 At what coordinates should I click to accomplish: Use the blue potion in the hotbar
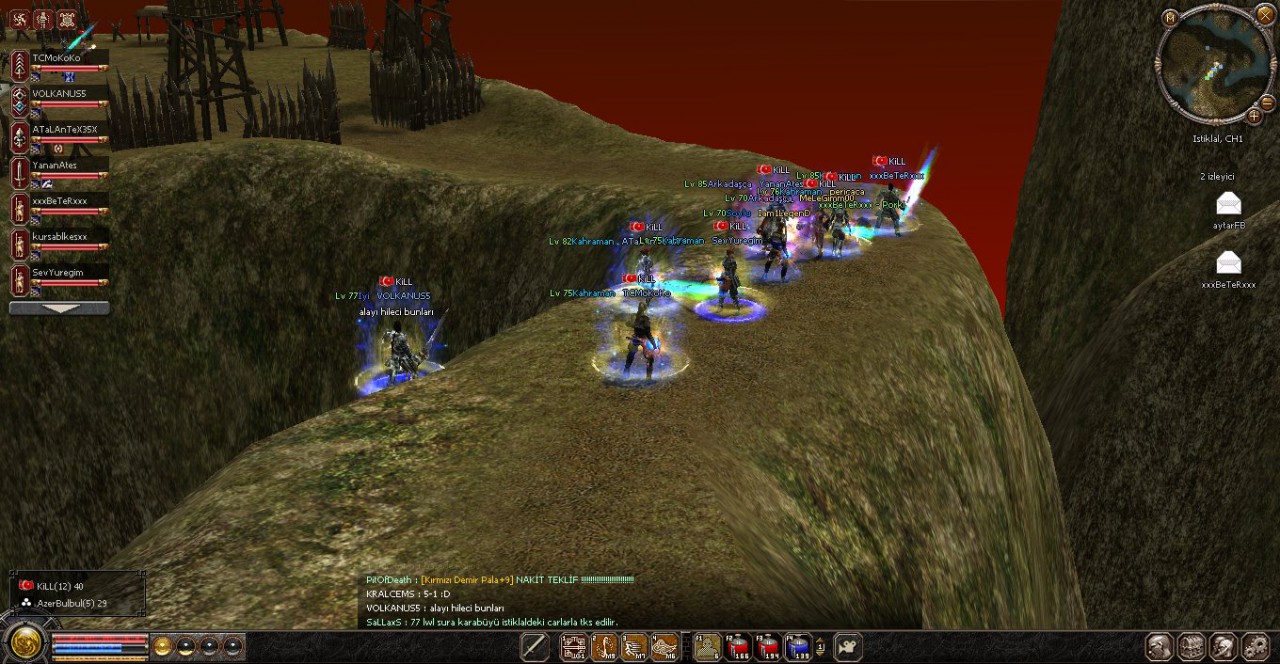797,648
